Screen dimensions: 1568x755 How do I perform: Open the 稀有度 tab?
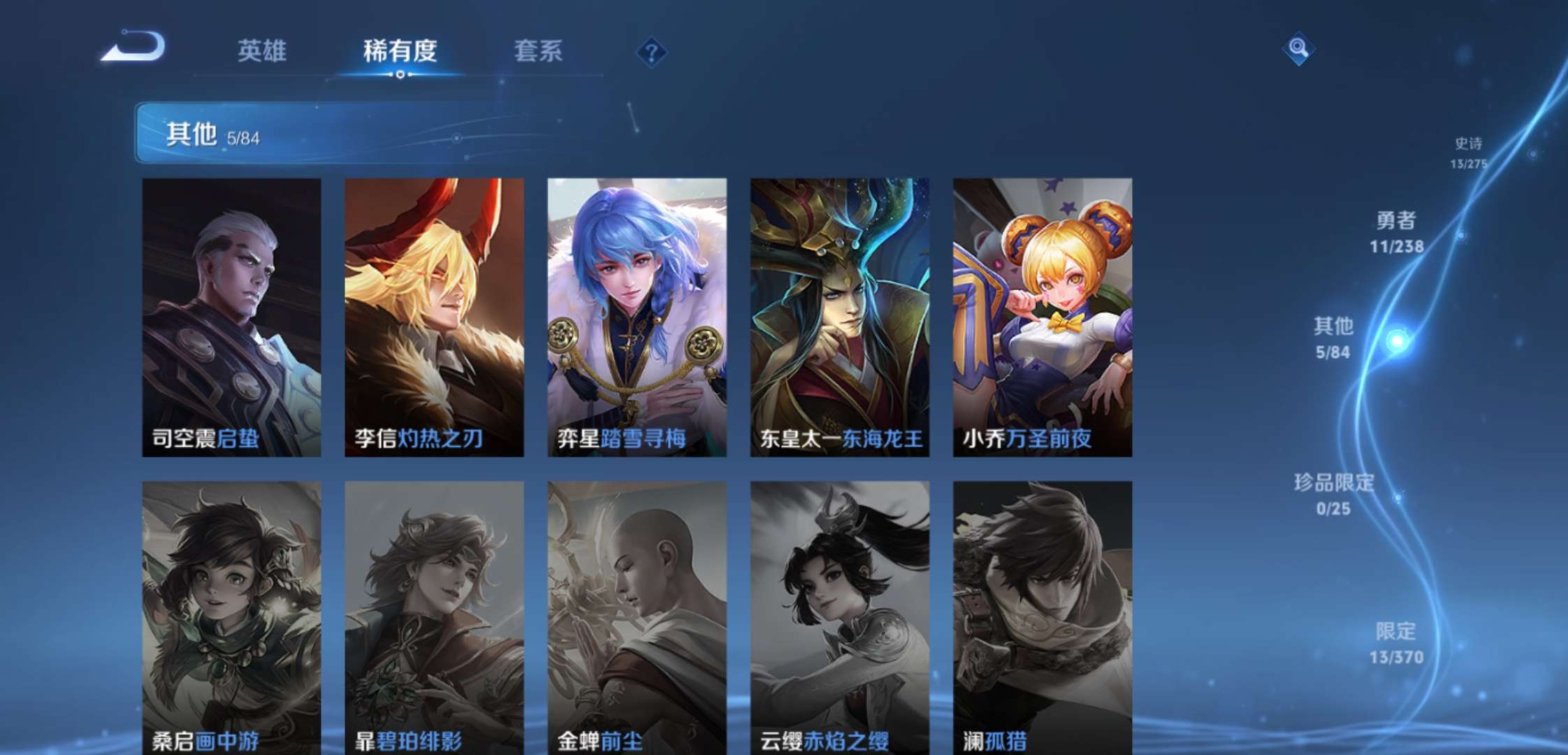click(x=401, y=52)
